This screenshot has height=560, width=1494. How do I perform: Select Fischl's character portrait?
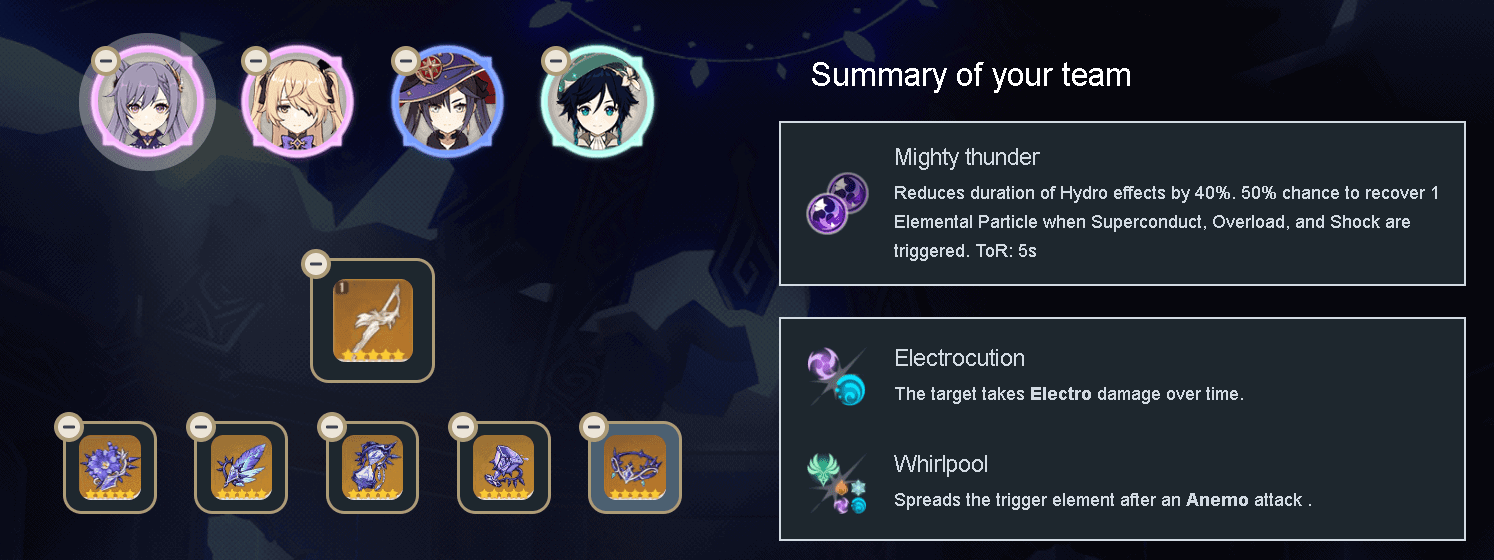coord(297,103)
